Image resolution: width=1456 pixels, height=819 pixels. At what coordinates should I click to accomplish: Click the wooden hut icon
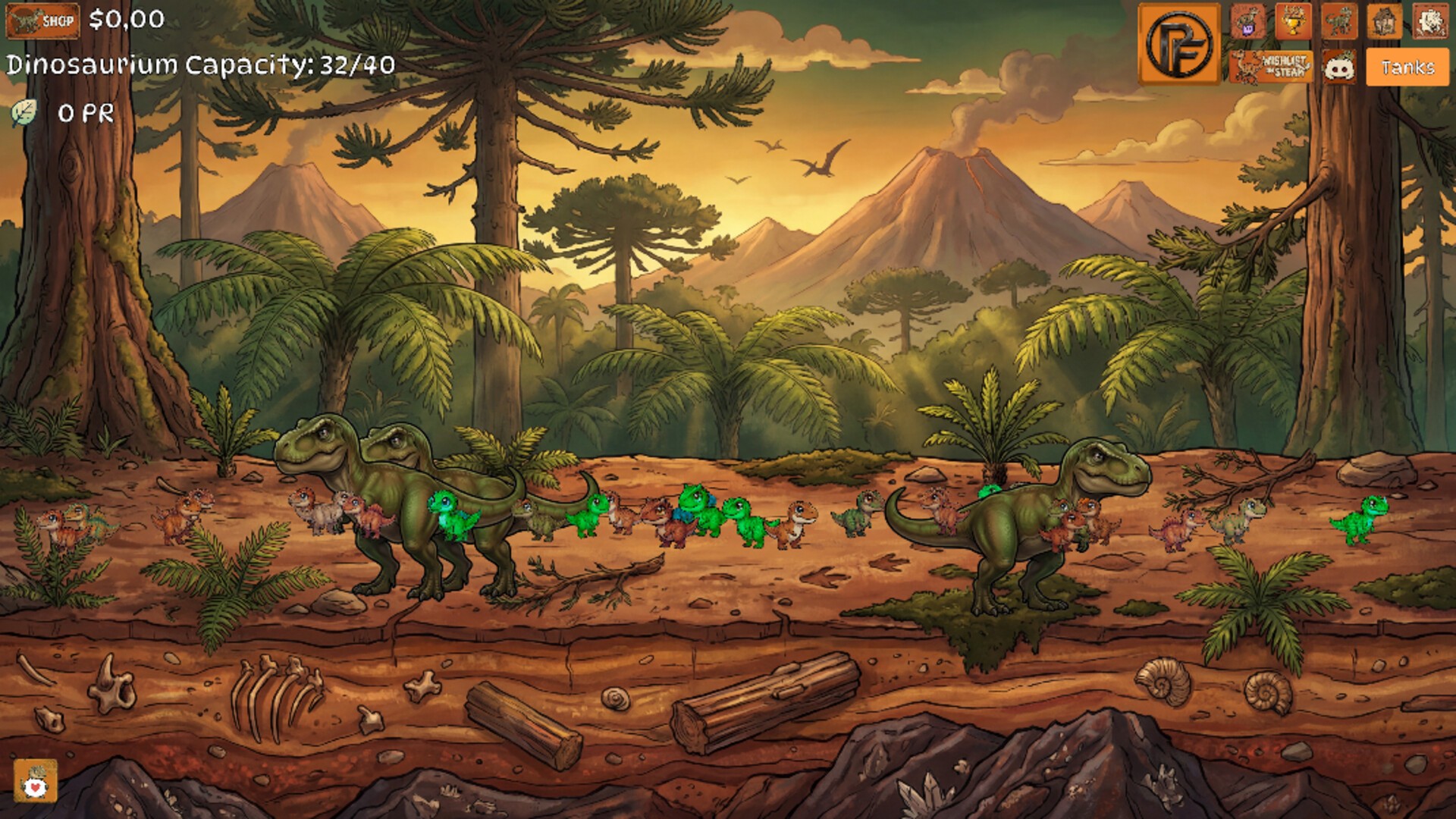pos(1384,20)
